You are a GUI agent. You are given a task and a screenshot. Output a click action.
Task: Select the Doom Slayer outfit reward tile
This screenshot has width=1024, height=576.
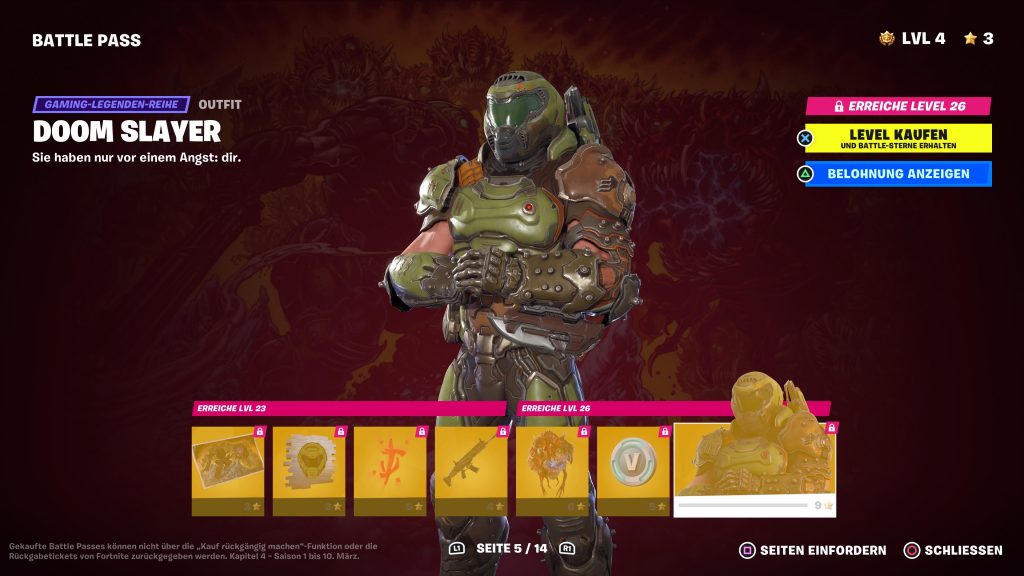pos(755,468)
